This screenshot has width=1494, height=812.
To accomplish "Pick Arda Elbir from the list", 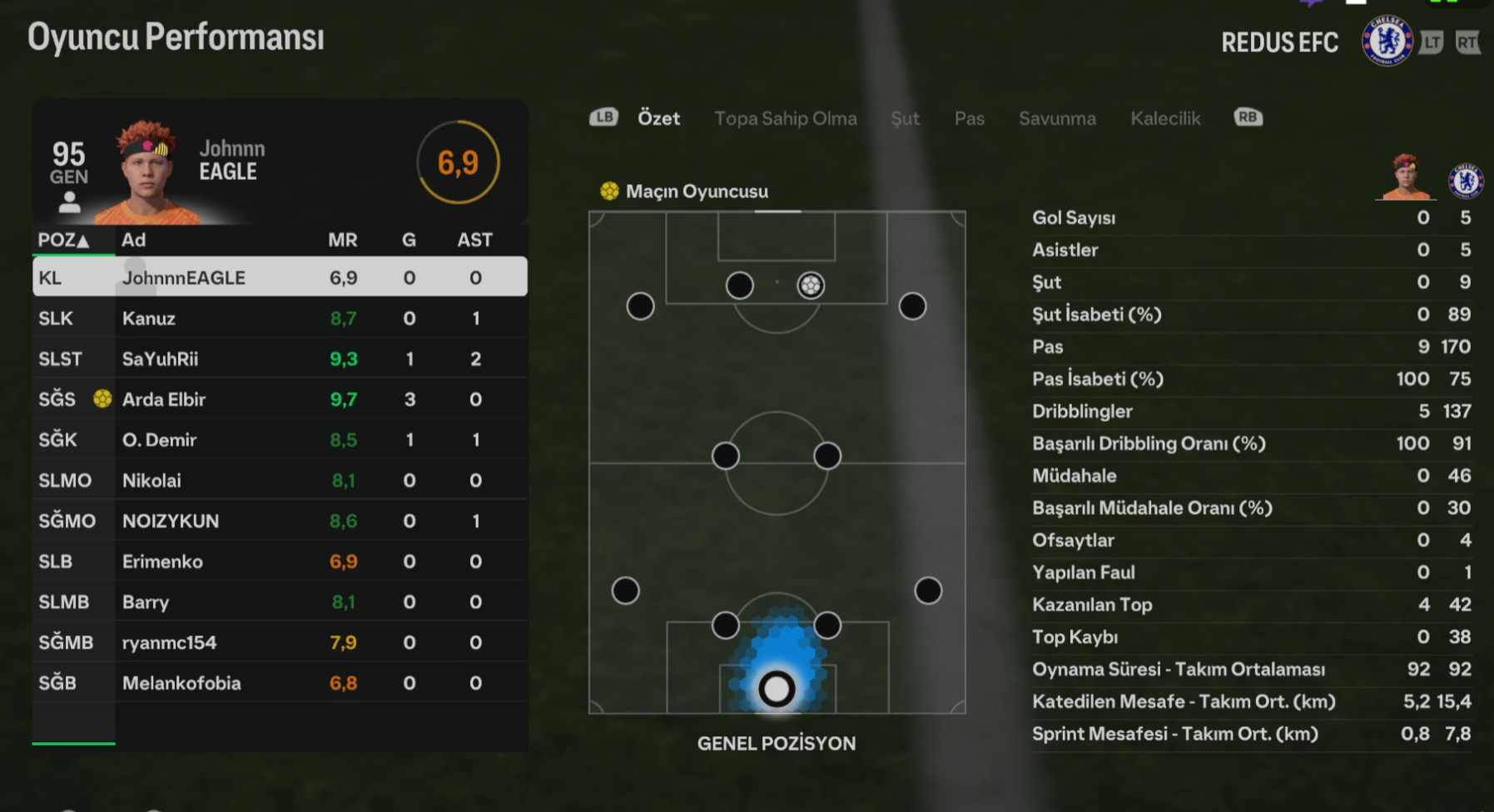I will click(x=280, y=399).
